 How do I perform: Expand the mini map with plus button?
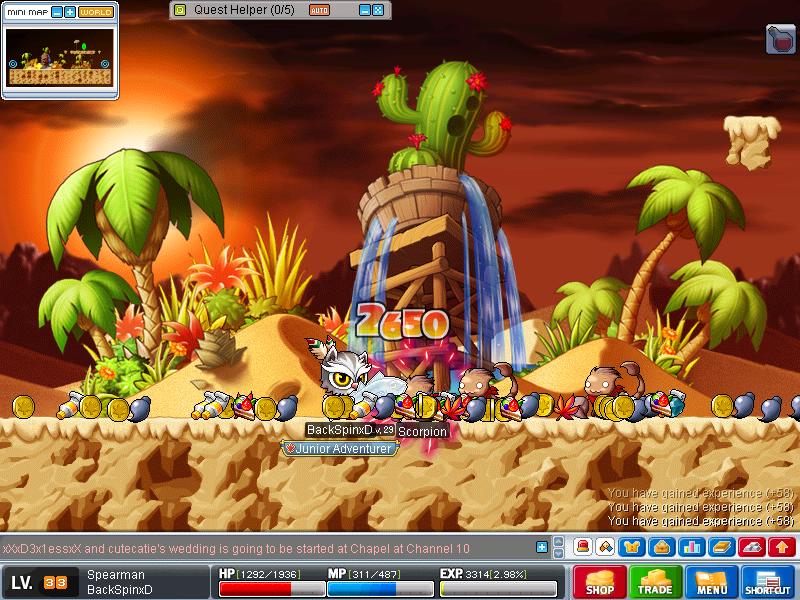click(x=70, y=12)
